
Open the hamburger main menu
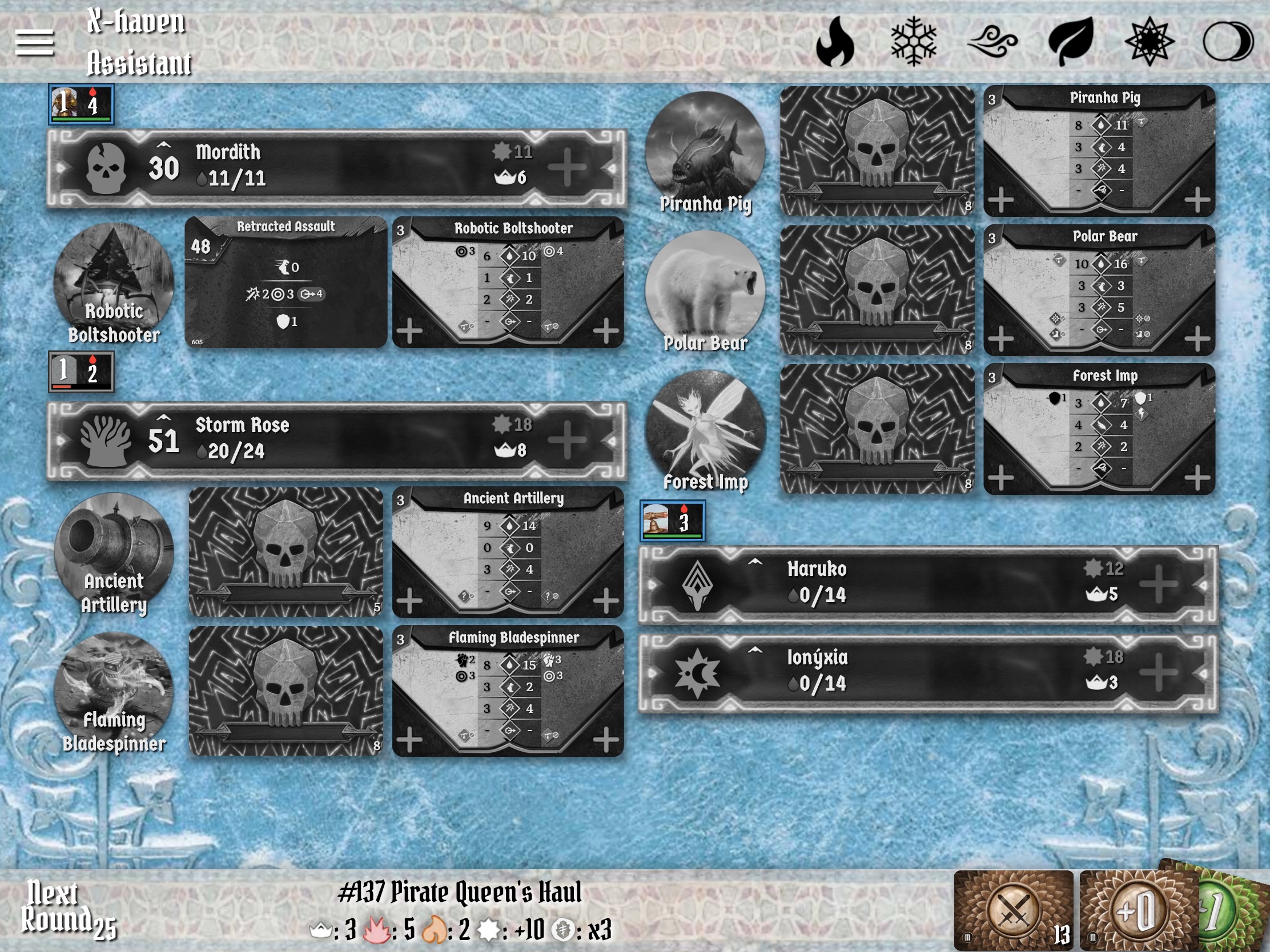pyautogui.click(x=34, y=43)
